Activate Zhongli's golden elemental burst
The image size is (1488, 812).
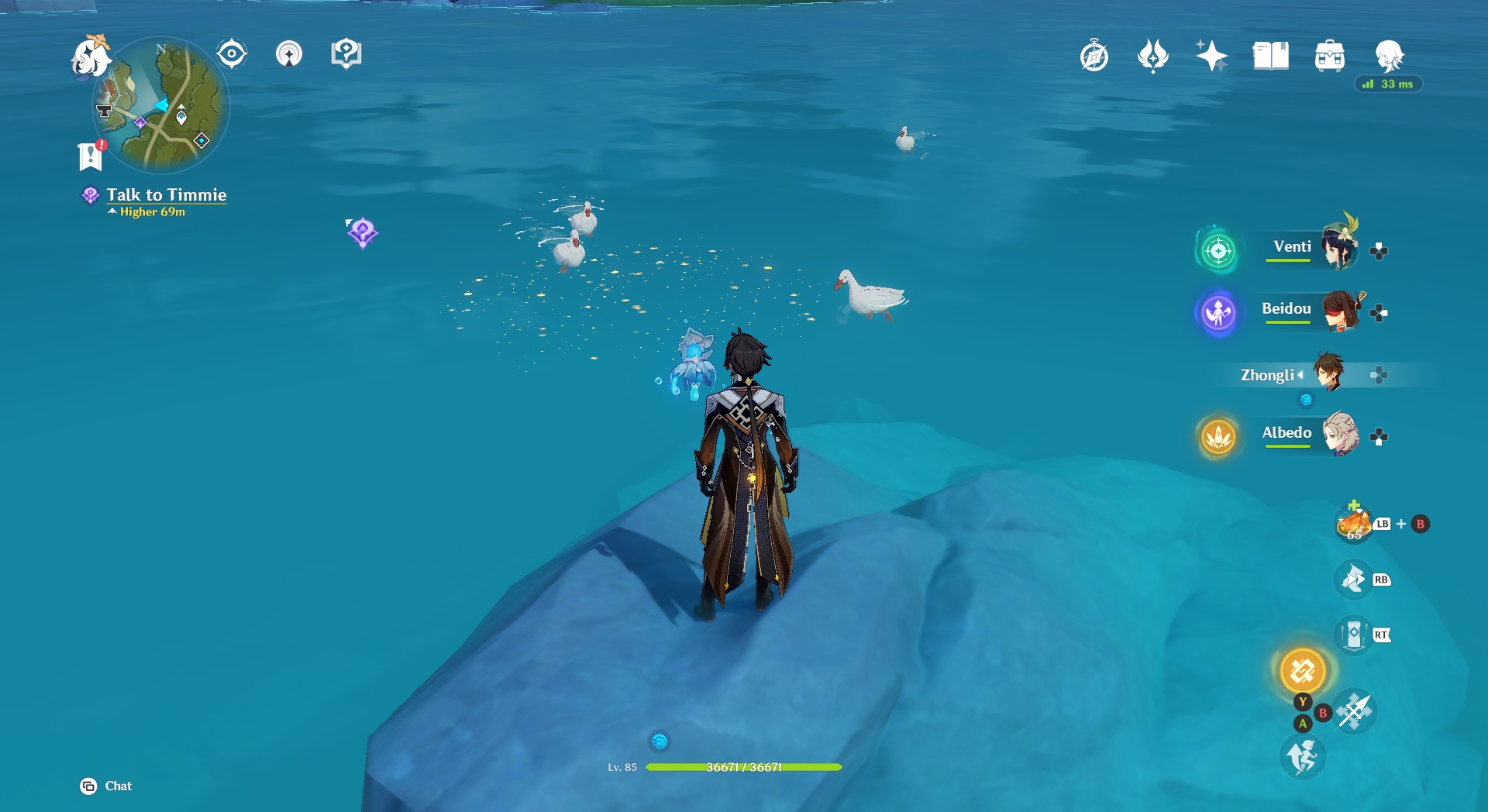click(1302, 671)
